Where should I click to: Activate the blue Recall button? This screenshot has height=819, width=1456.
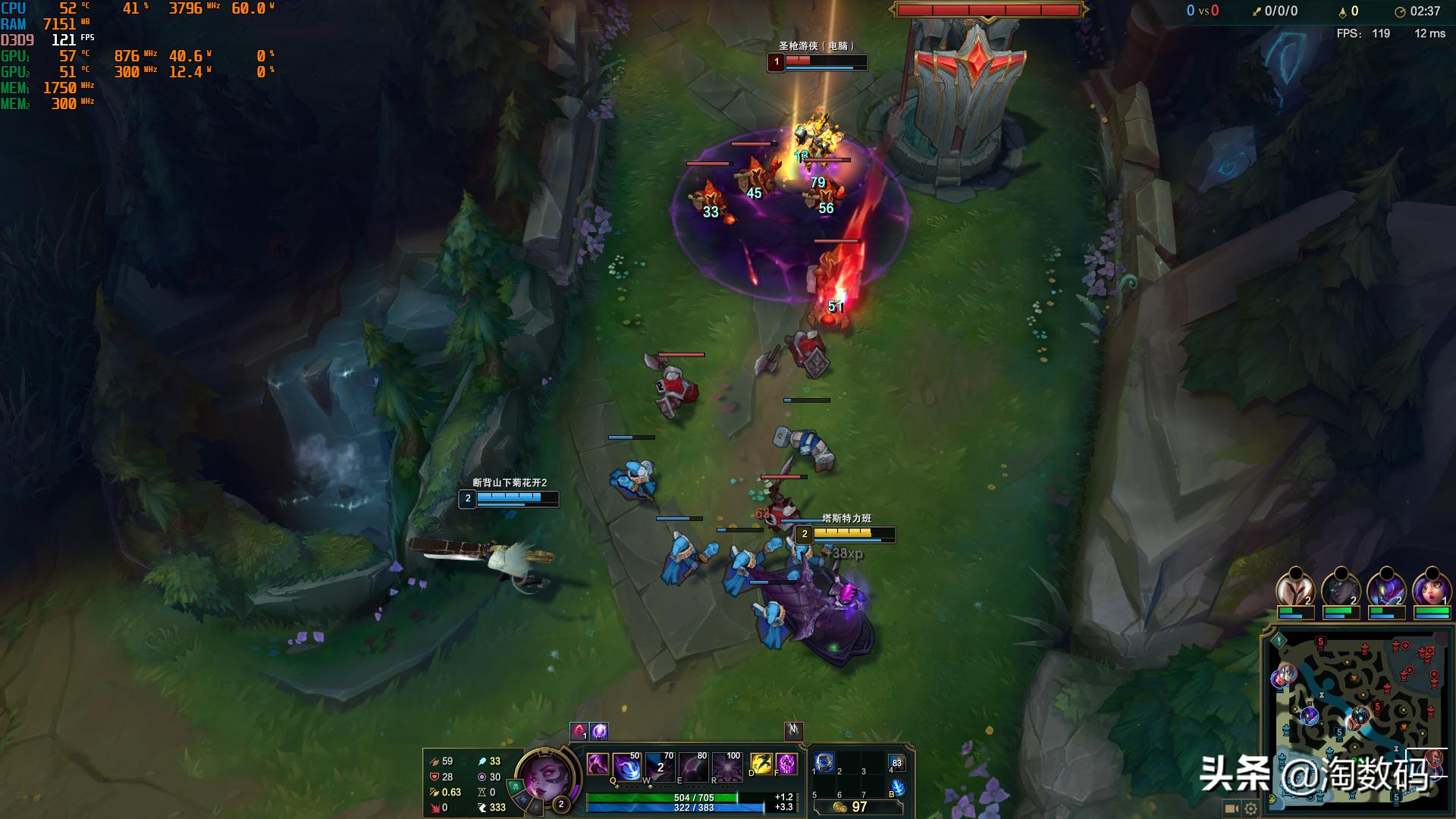[897, 788]
